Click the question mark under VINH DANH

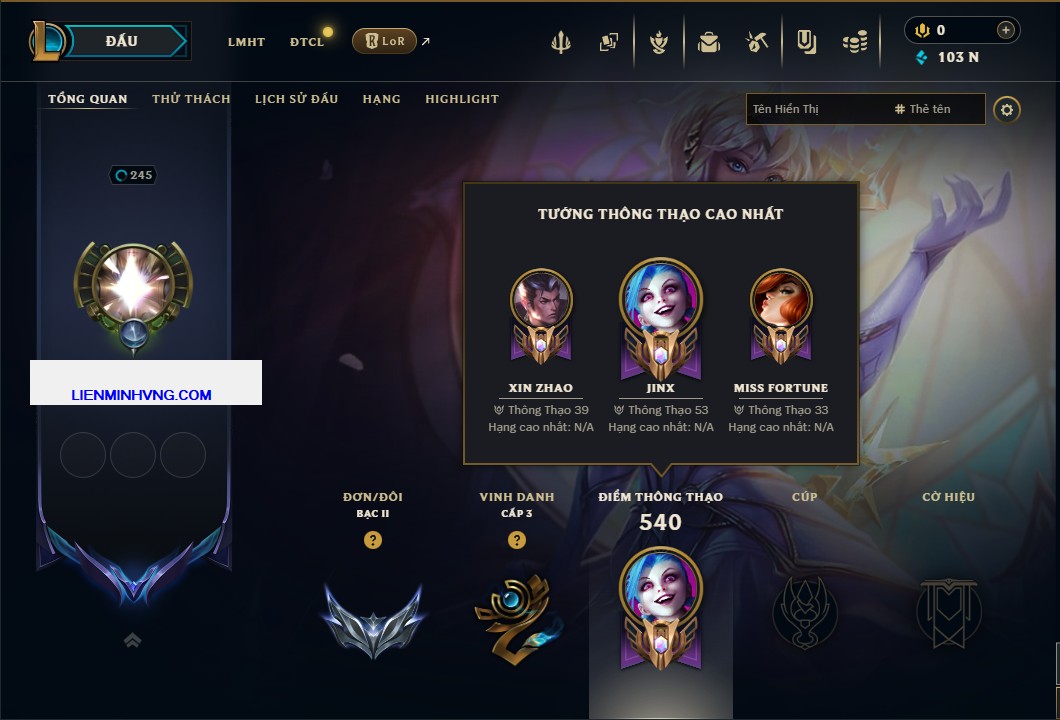(x=517, y=540)
